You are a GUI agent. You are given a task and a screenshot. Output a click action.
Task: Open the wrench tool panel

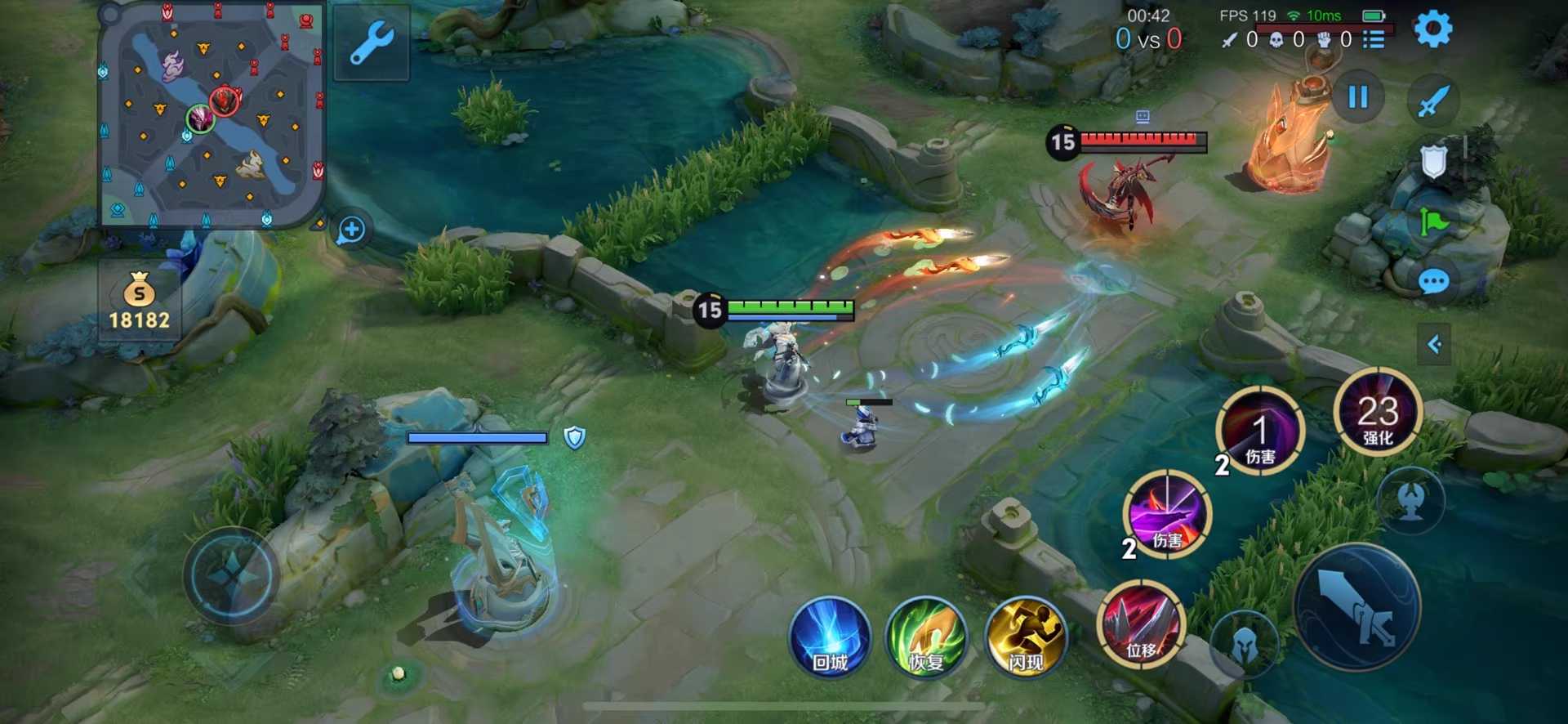(372, 42)
